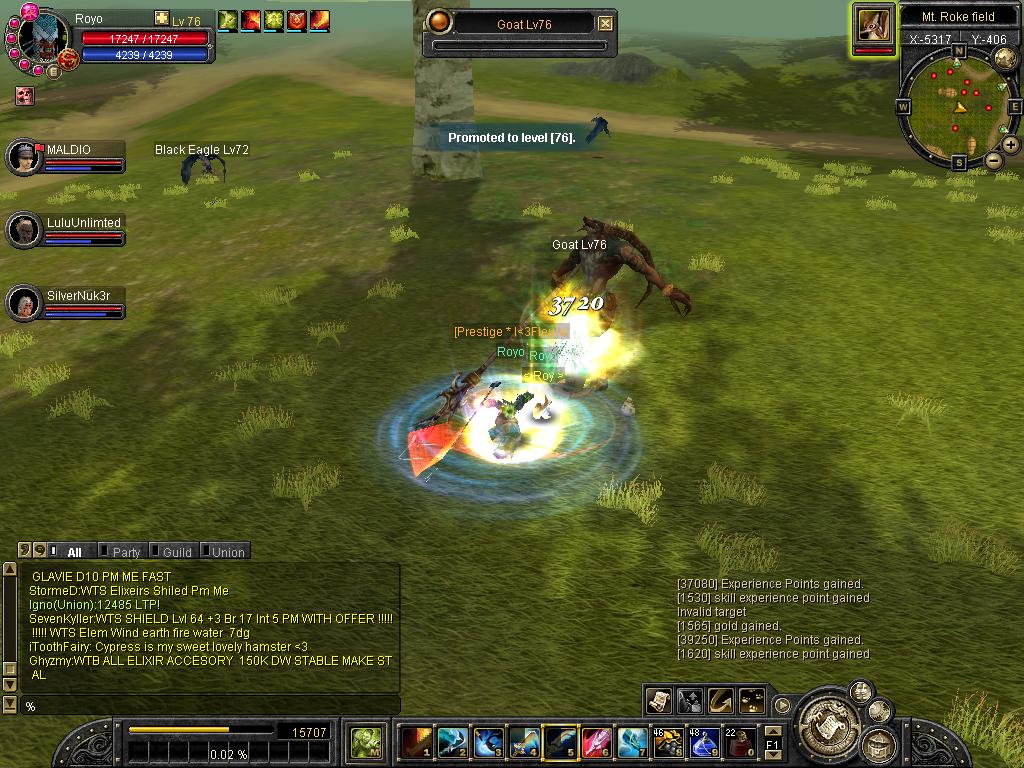Switch chat to the Guild tab

click(177, 552)
